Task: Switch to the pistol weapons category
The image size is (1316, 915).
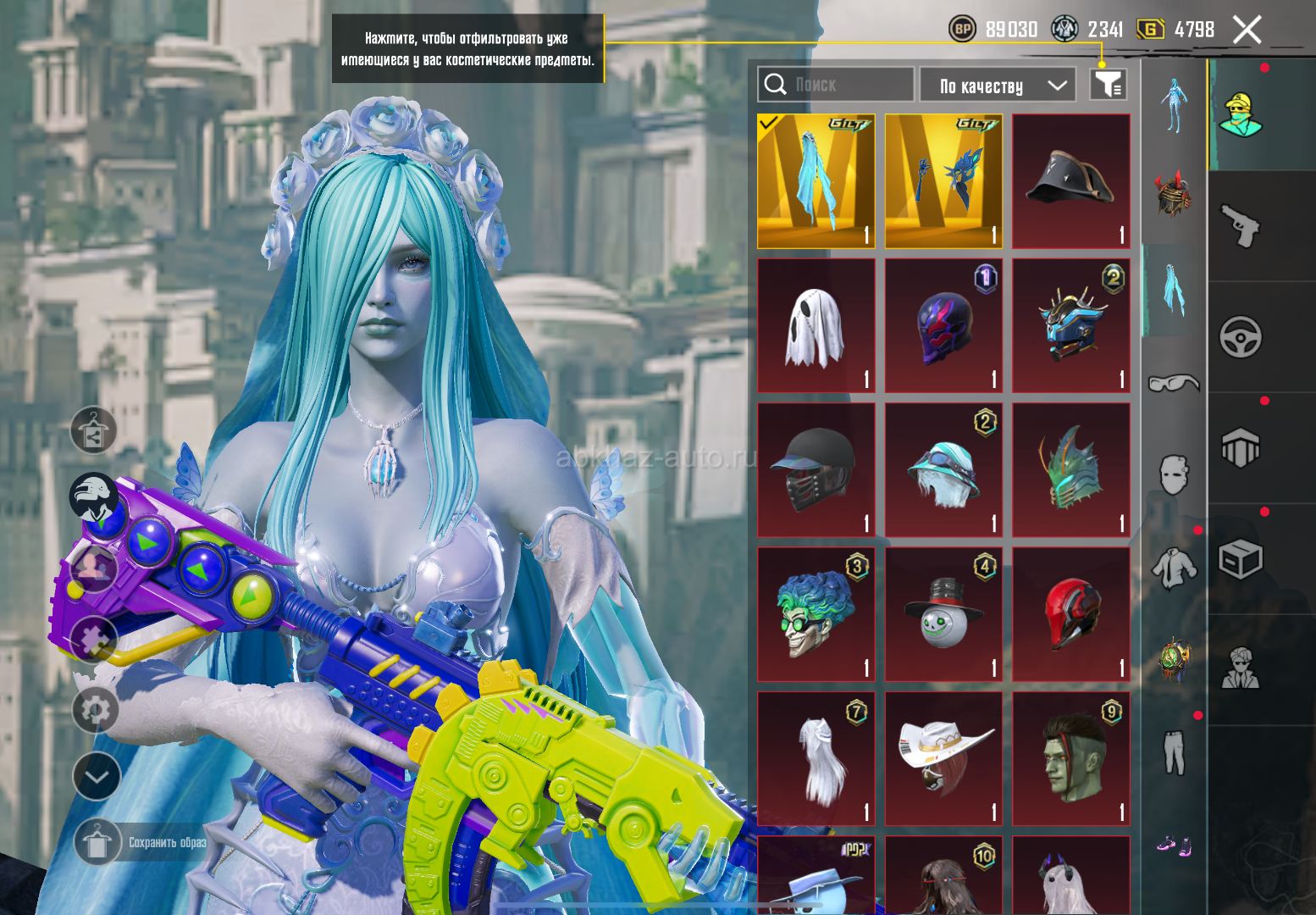Action: 1241,226
